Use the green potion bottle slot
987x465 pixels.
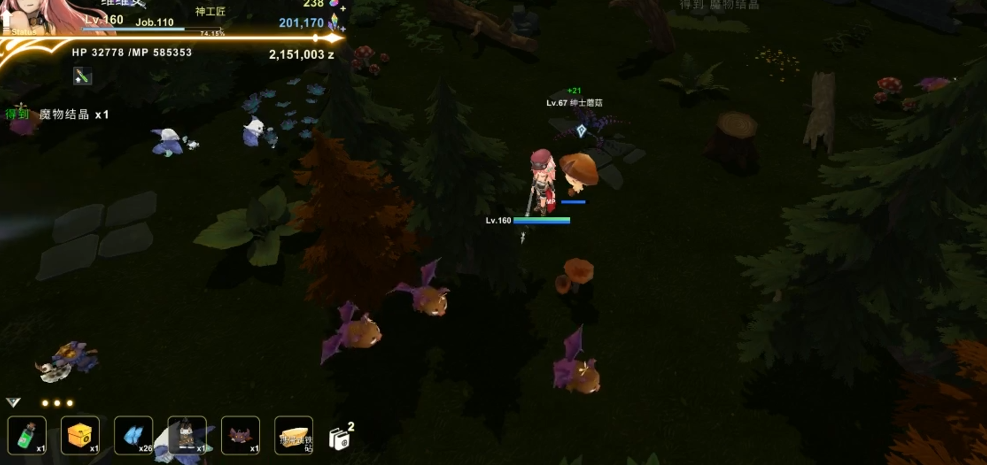click(x=27, y=435)
